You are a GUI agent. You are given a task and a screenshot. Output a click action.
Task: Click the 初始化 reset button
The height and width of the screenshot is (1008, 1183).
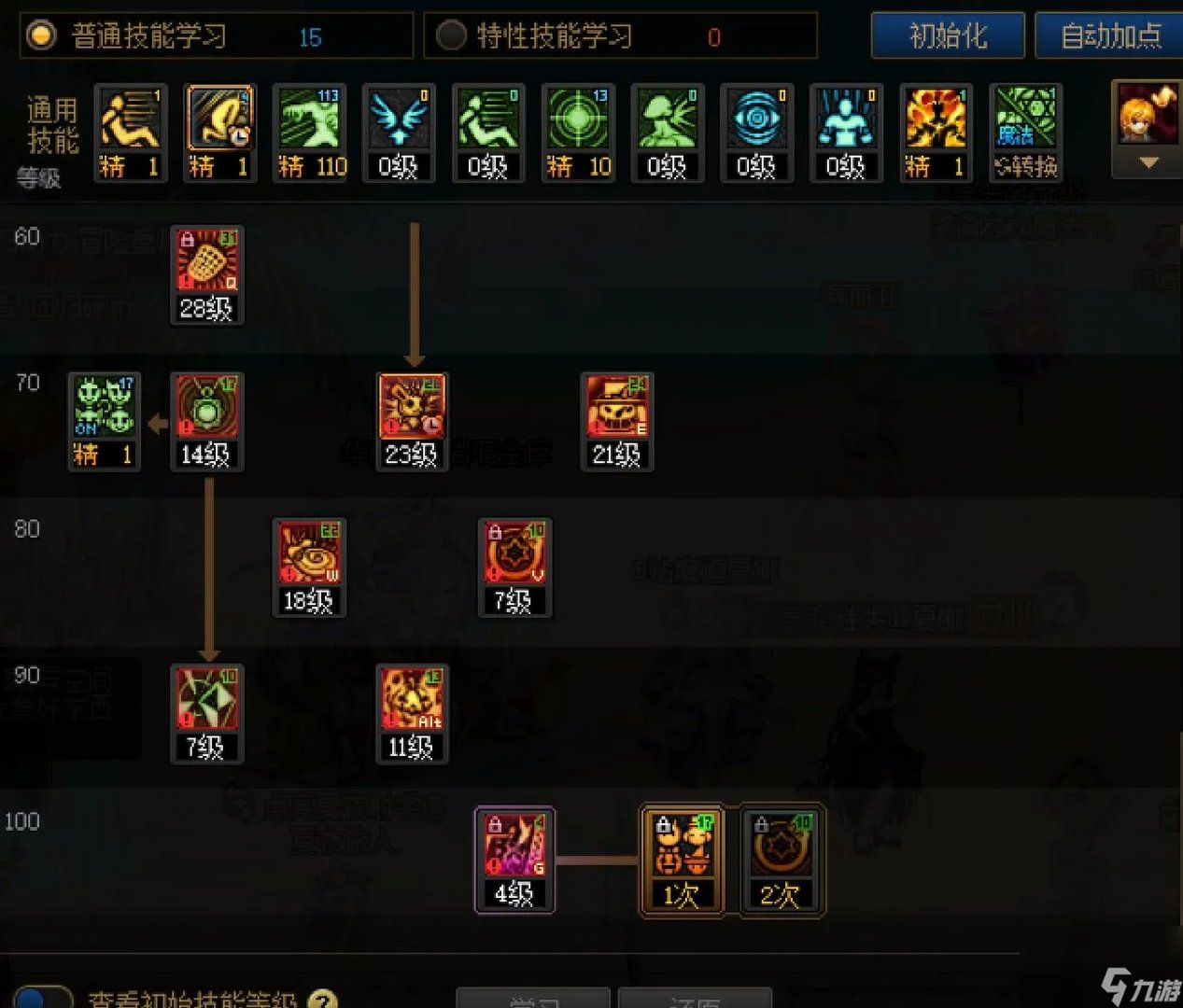[x=948, y=35]
